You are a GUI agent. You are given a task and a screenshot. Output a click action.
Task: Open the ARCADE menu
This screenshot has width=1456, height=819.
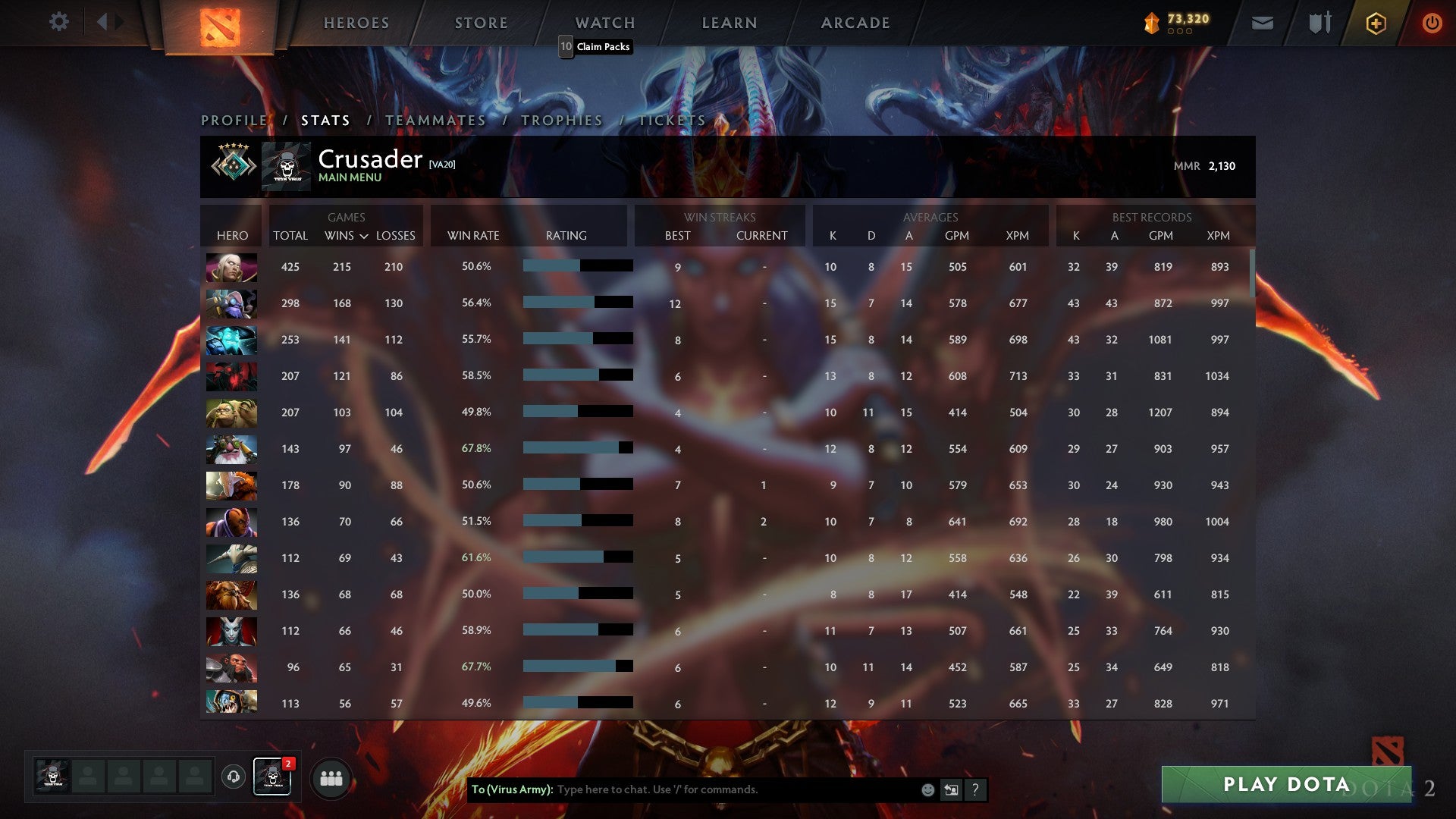pos(855,23)
